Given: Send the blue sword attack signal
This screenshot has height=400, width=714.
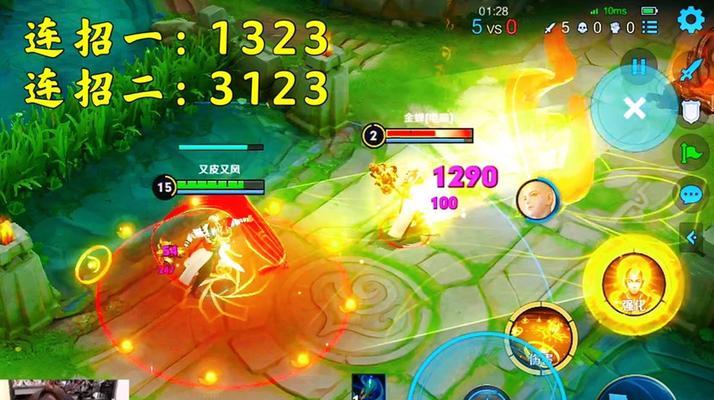Looking at the screenshot, I should [x=692, y=69].
